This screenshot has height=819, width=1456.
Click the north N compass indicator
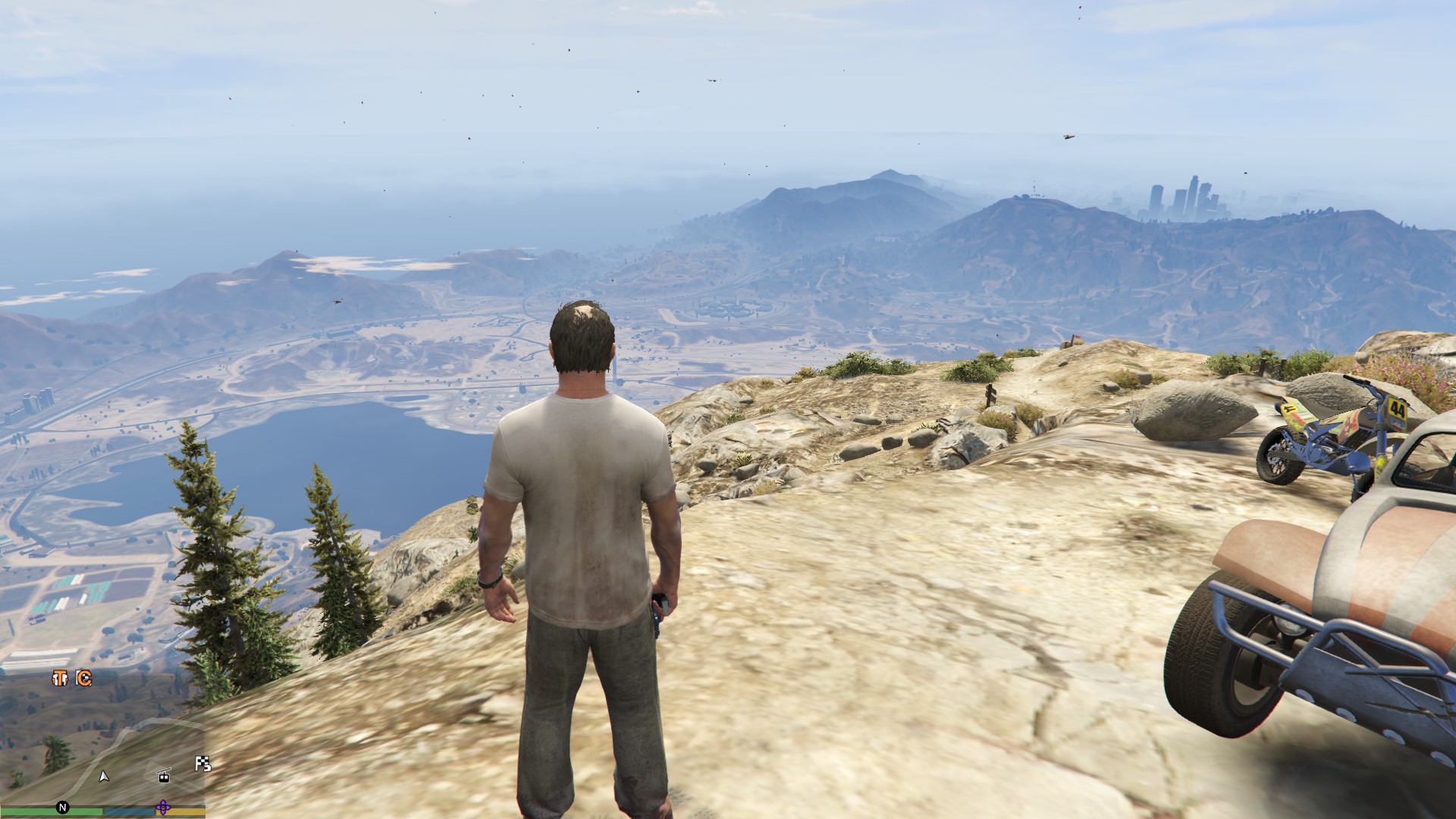pyautogui.click(x=62, y=807)
